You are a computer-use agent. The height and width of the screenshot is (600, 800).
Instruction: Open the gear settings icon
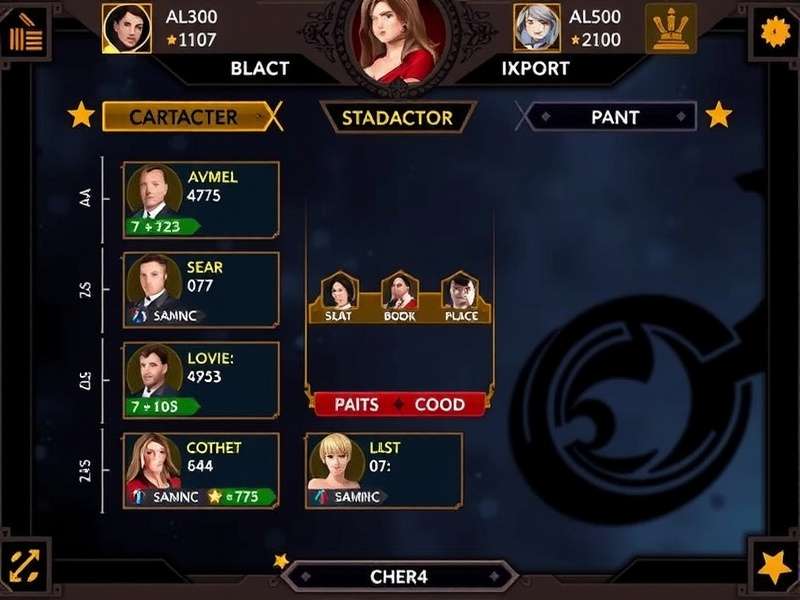(x=774, y=32)
